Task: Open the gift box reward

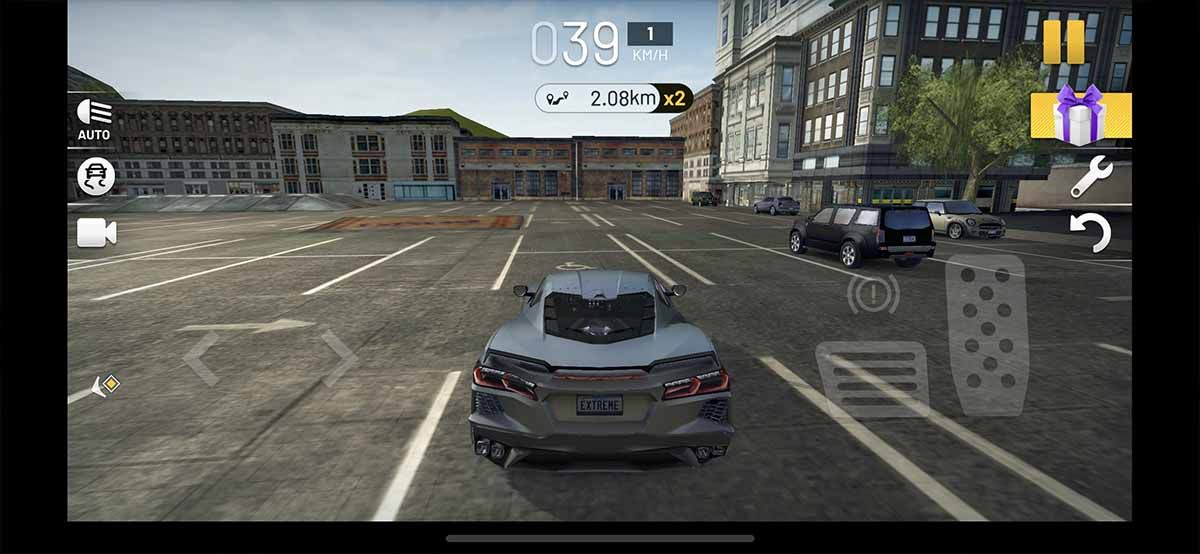Action: pyautogui.click(x=1080, y=115)
